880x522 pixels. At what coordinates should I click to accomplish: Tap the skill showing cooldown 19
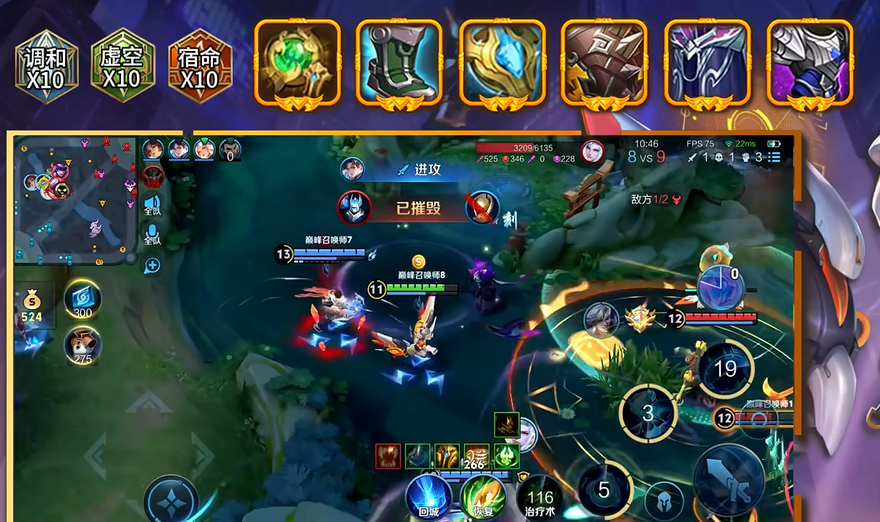pyautogui.click(x=725, y=369)
